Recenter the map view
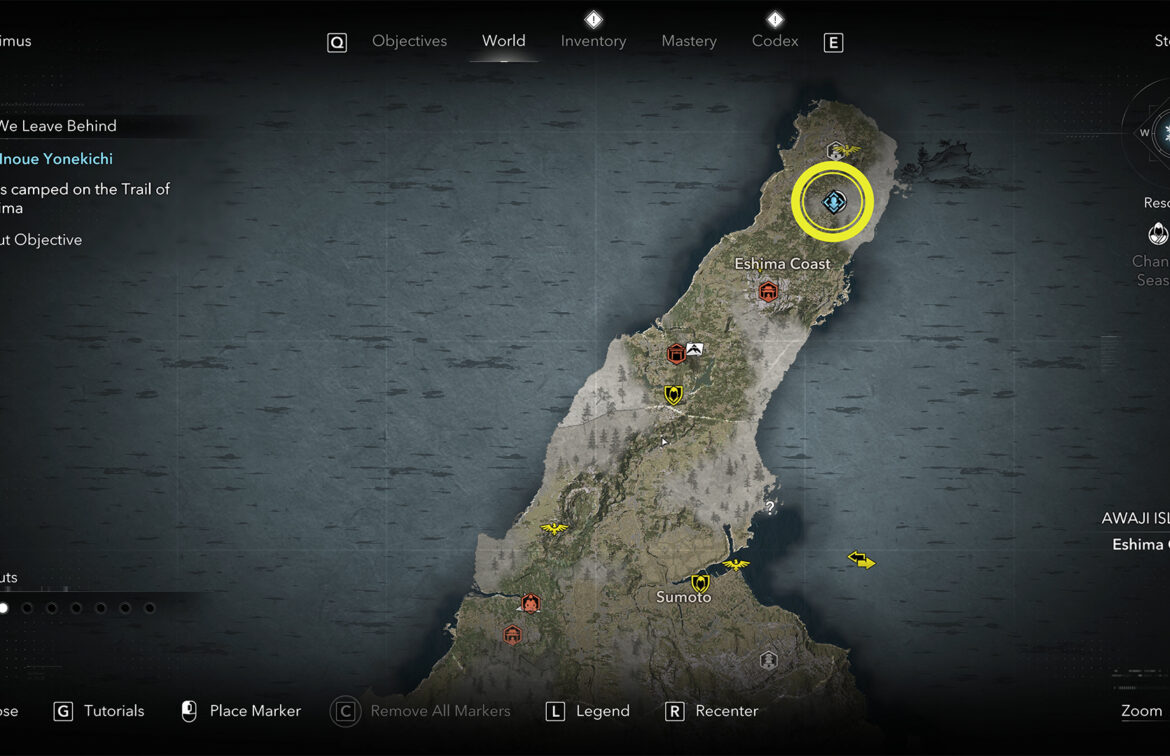The image size is (1170, 756). coord(726,711)
